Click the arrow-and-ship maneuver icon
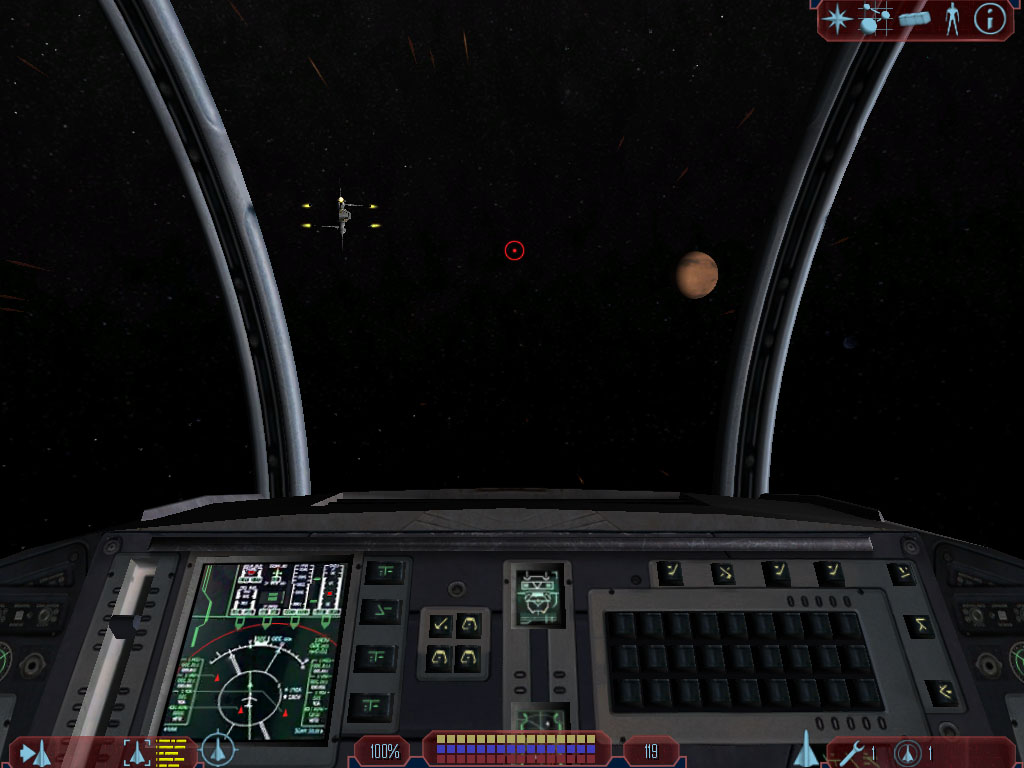 pyautogui.click(x=35, y=752)
